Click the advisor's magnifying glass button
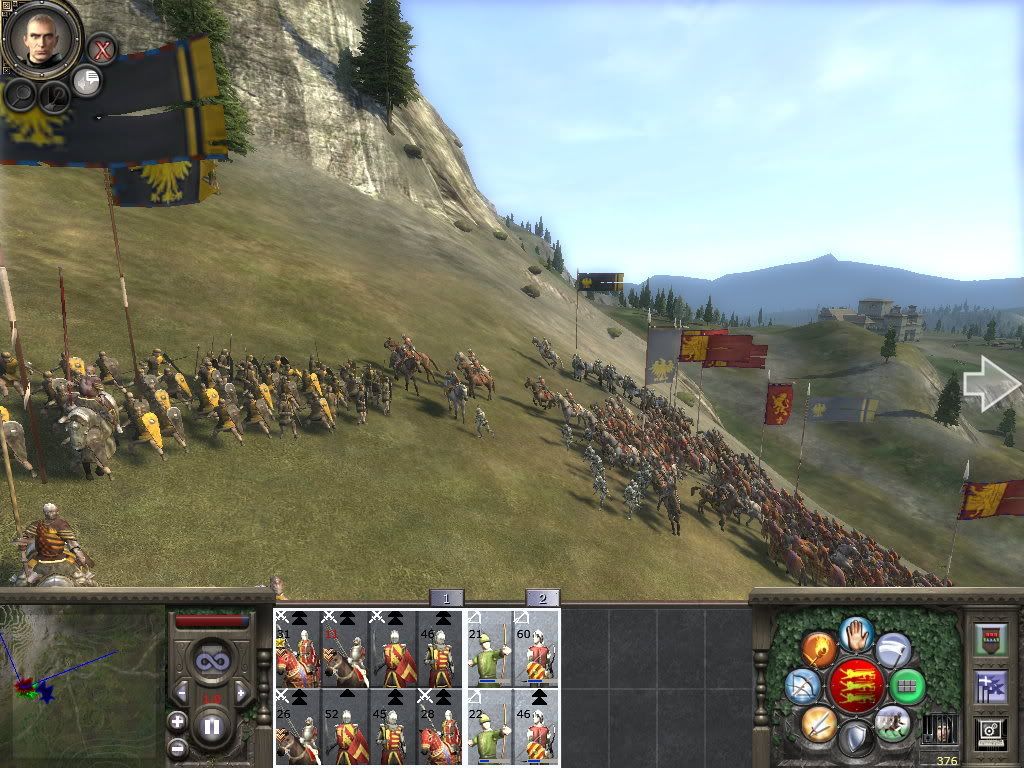Image resolution: width=1024 pixels, height=768 pixels. [20, 95]
